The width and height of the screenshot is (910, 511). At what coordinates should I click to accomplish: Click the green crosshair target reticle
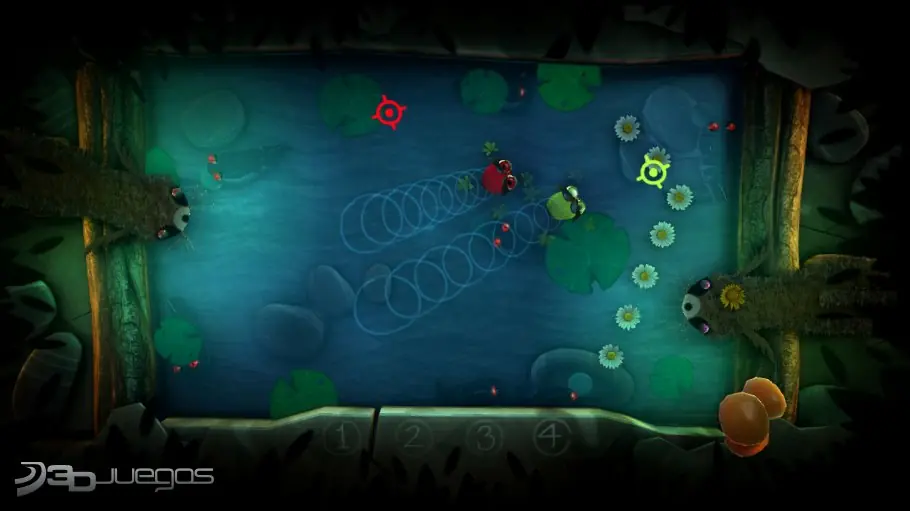[653, 173]
